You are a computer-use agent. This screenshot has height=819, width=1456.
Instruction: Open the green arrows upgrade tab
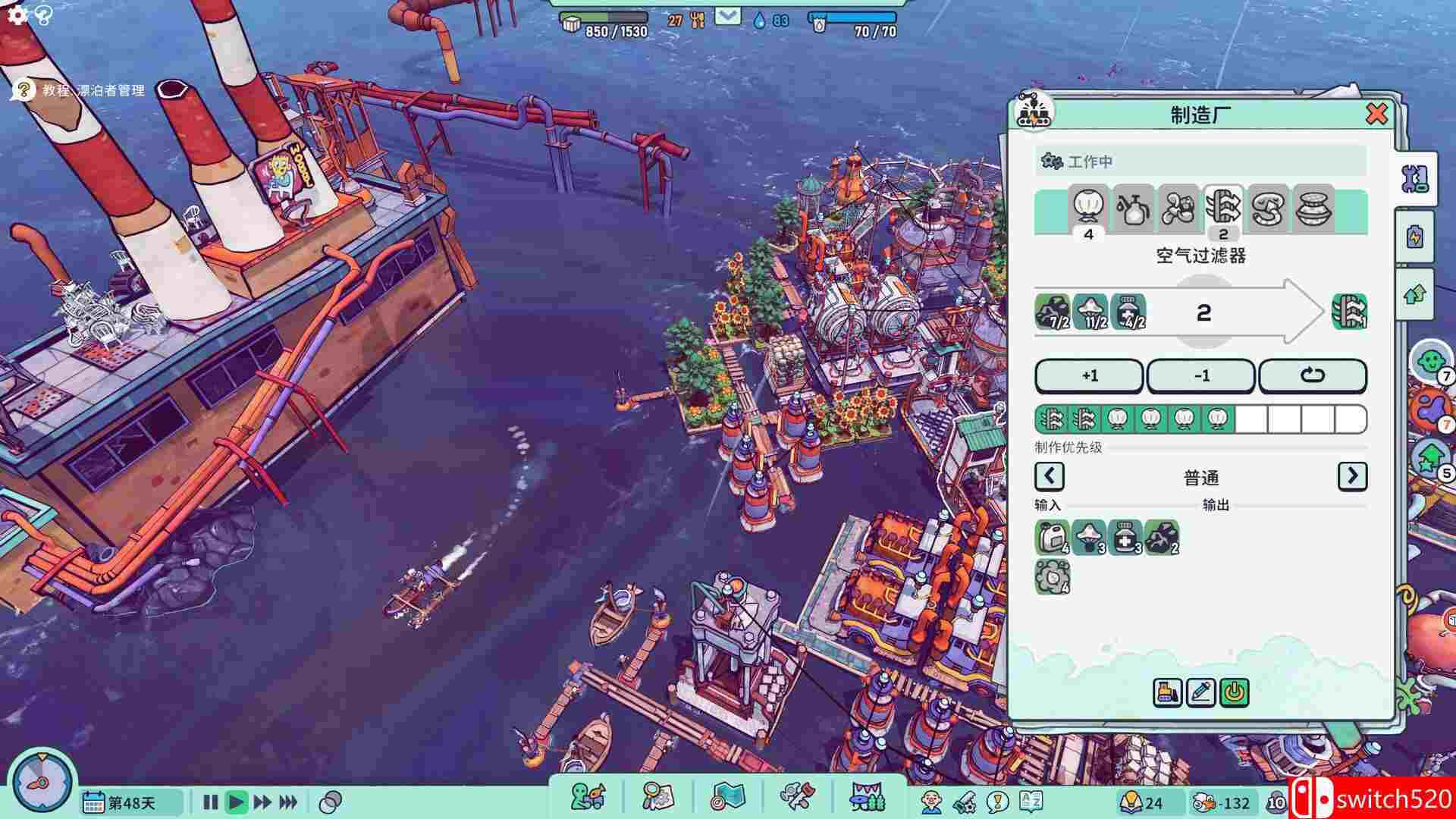pyautogui.click(x=1415, y=295)
